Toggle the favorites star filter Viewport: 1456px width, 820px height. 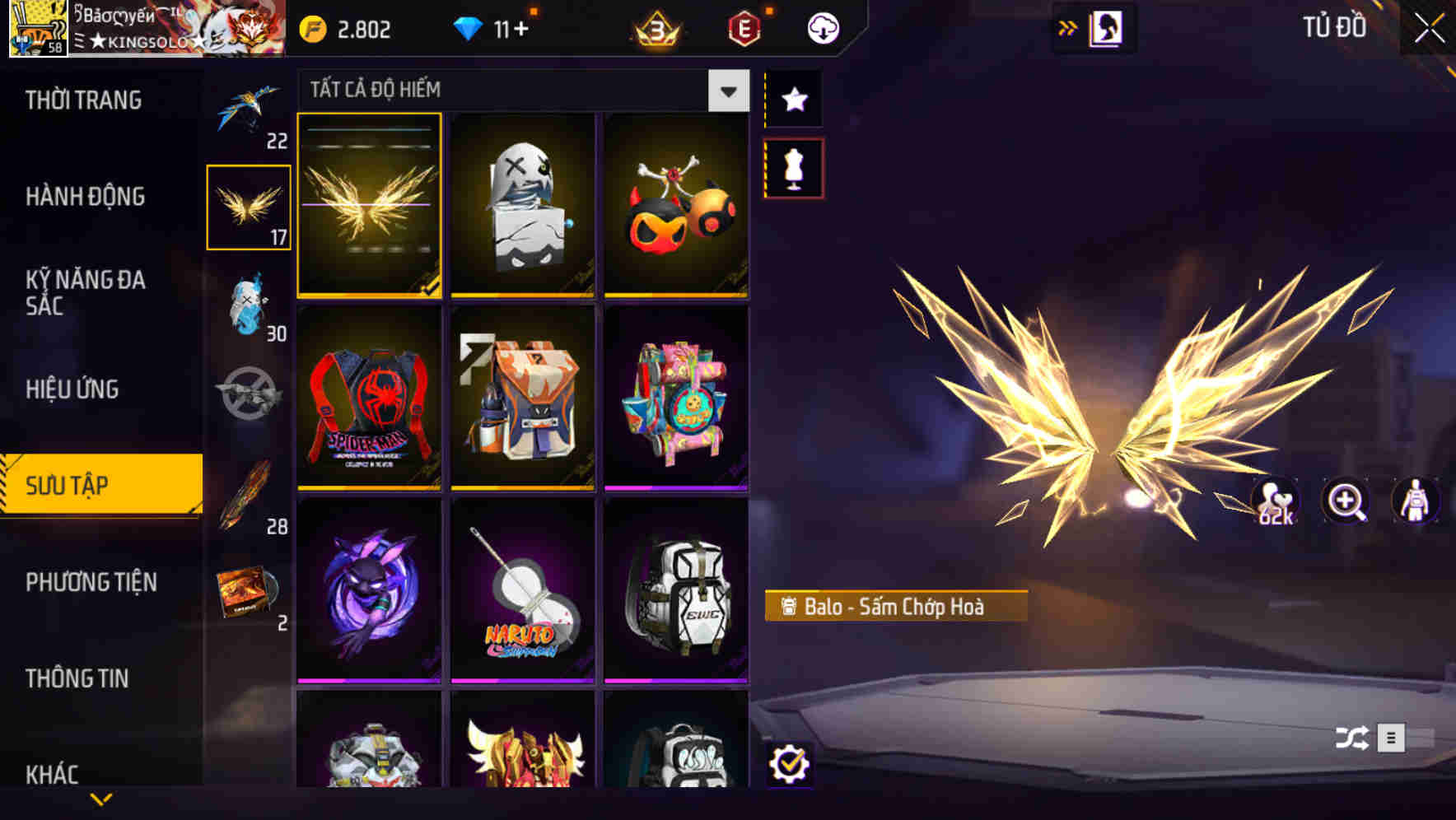tap(793, 100)
